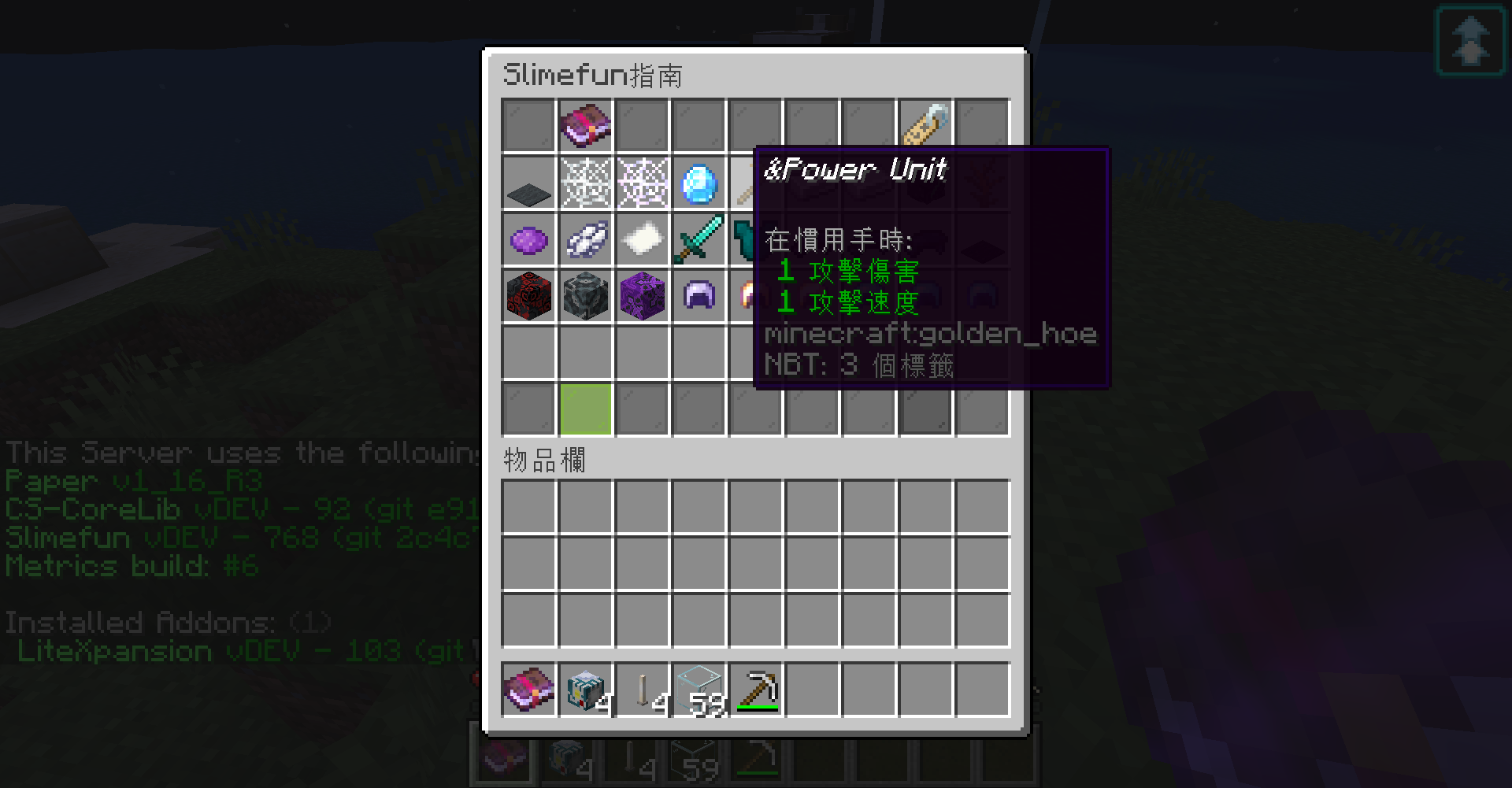
Task: Select the purple crystal block in the fourth row
Action: 641,295
